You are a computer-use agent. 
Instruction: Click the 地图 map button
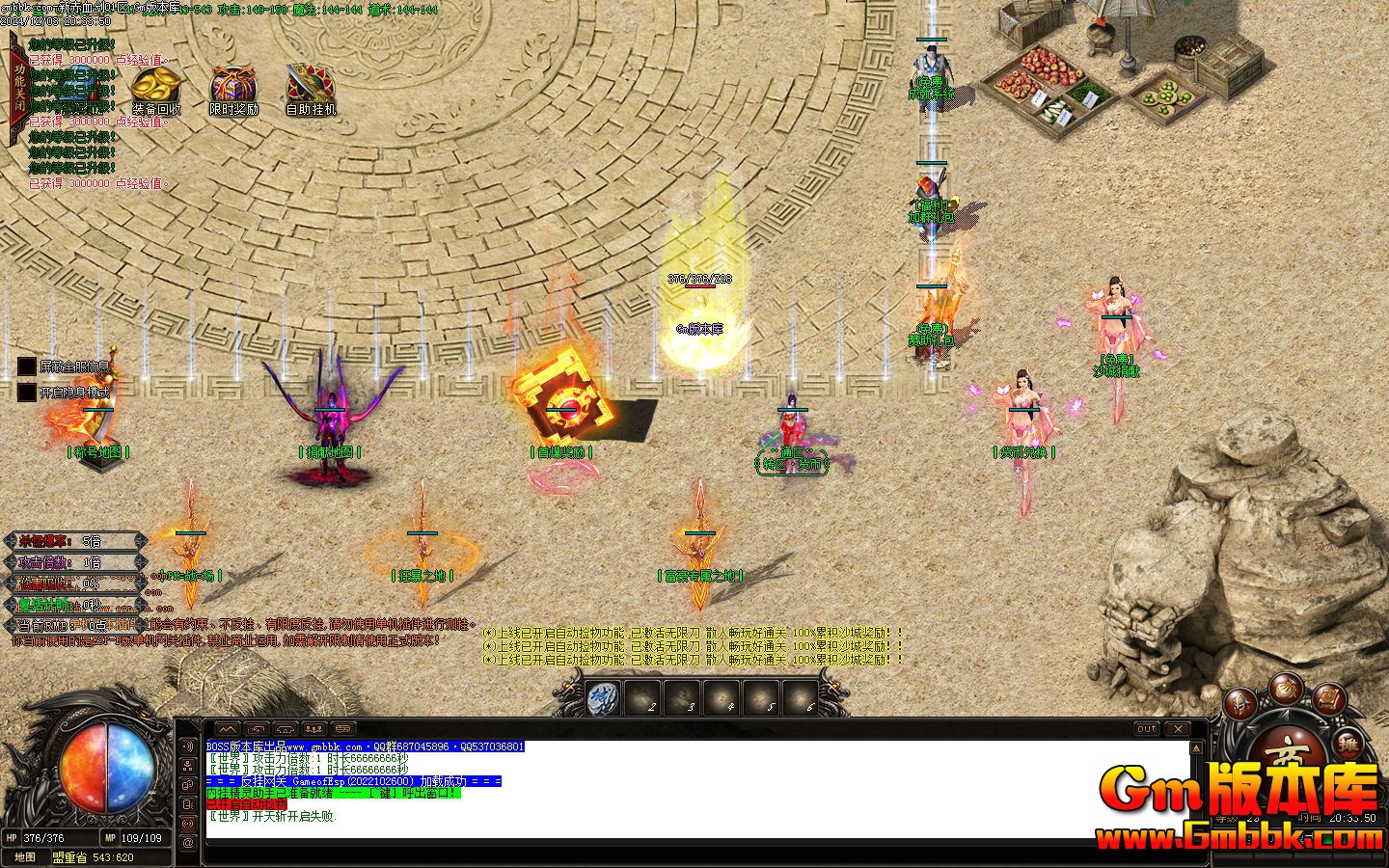click(x=25, y=856)
